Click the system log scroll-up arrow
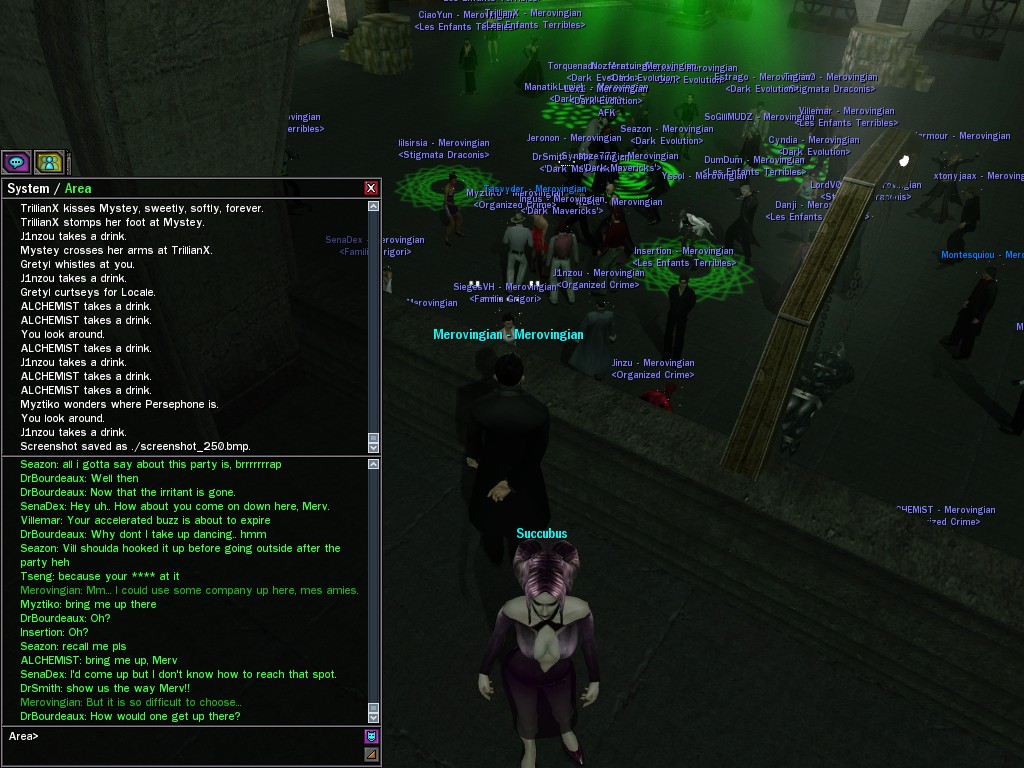Screen dimensions: 1024x768 pyautogui.click(x=374, y=206)
